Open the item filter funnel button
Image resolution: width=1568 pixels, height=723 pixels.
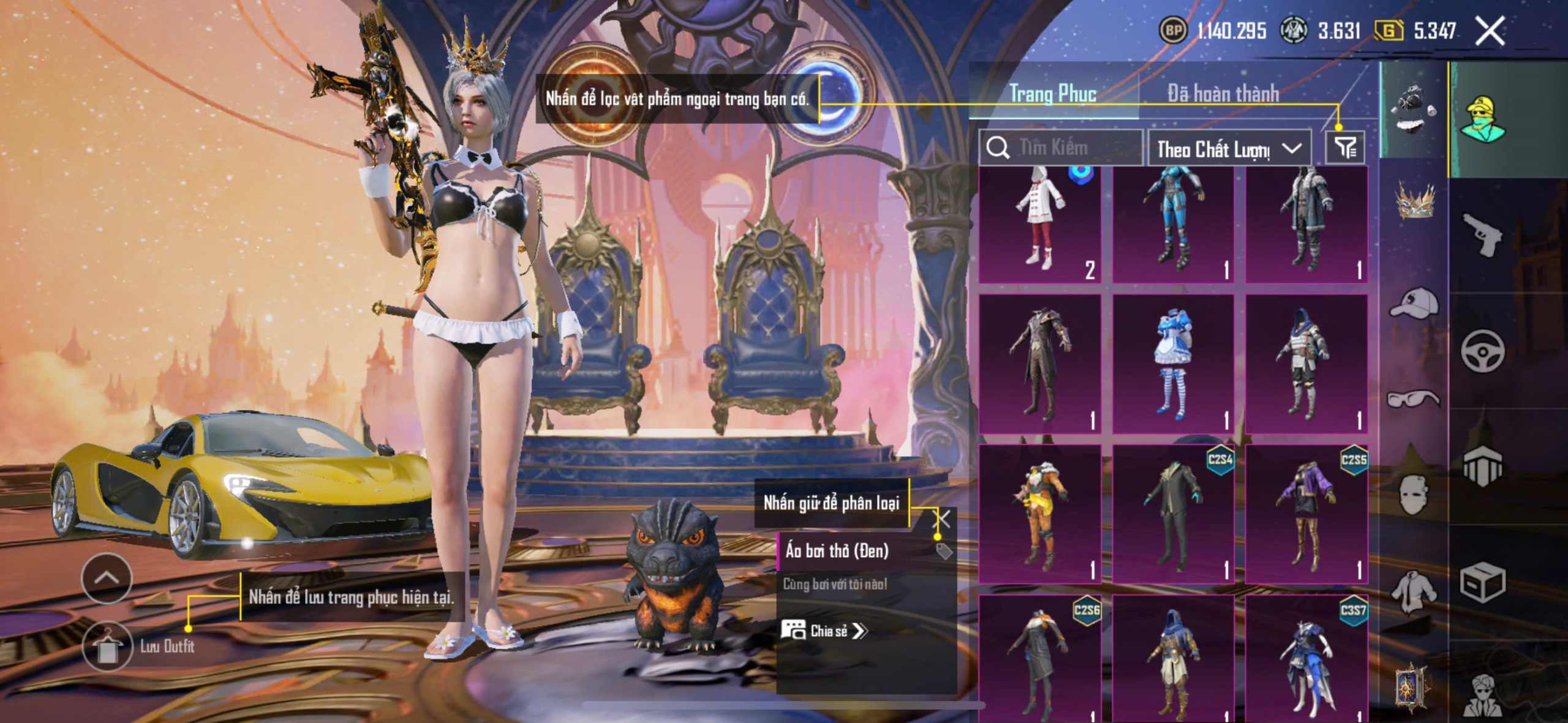coord(1345,148)
